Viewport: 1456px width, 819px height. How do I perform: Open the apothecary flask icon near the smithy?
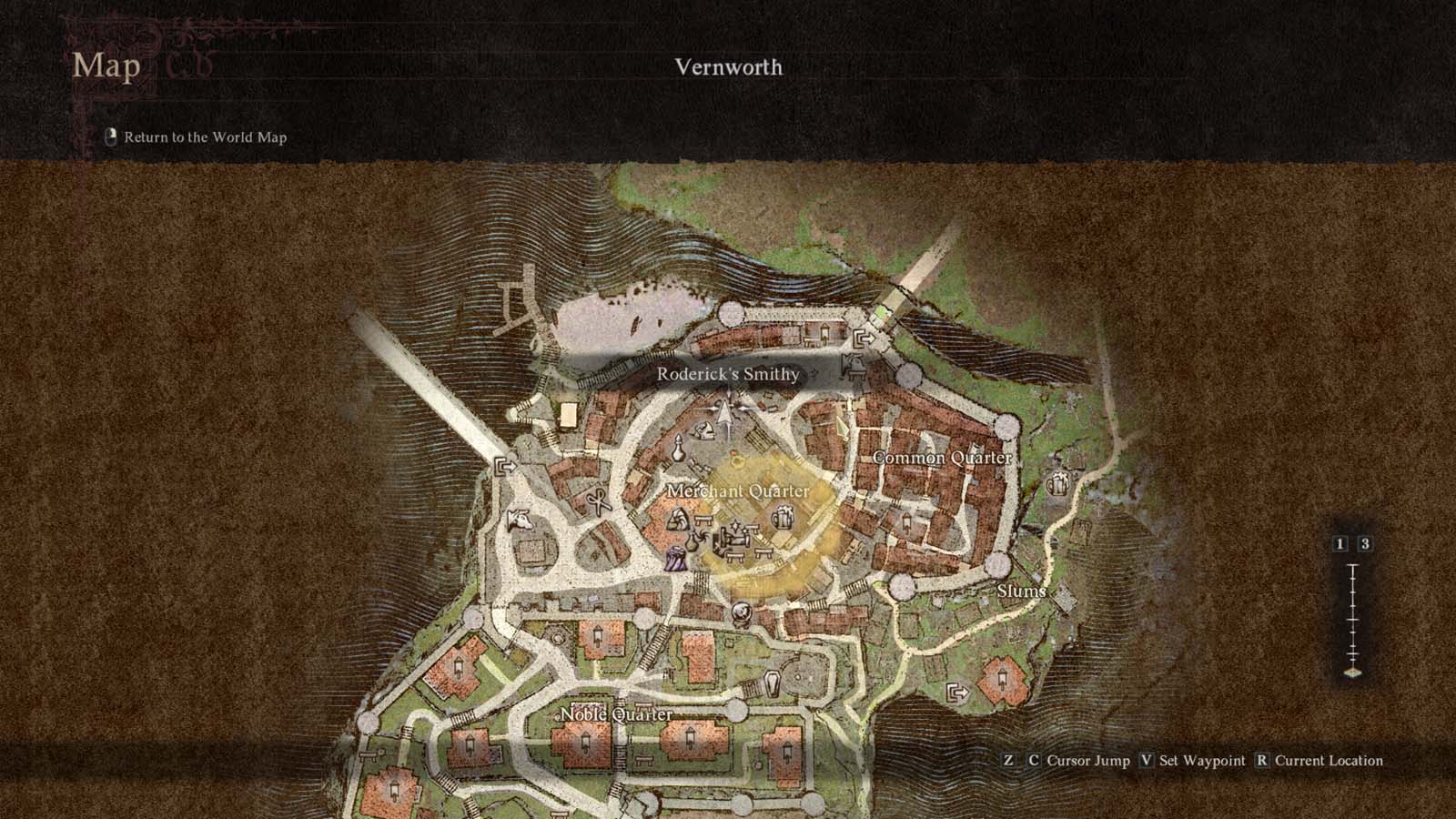(679, 448)
